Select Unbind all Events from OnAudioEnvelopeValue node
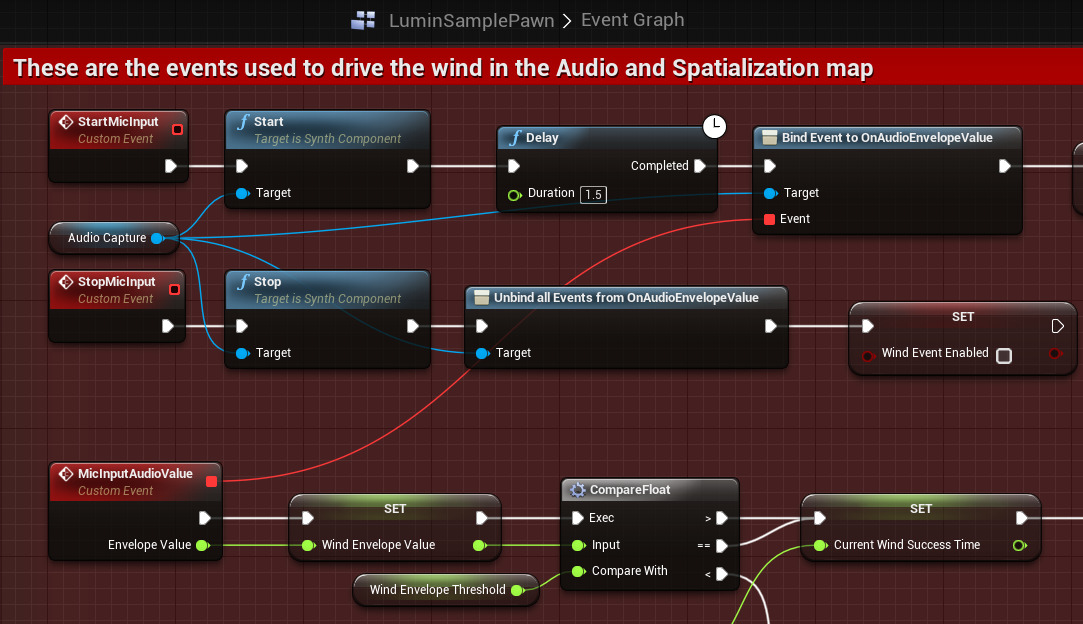Viewport: 1083px width, 624px height. pyautogui.click(x=626, y=298)
